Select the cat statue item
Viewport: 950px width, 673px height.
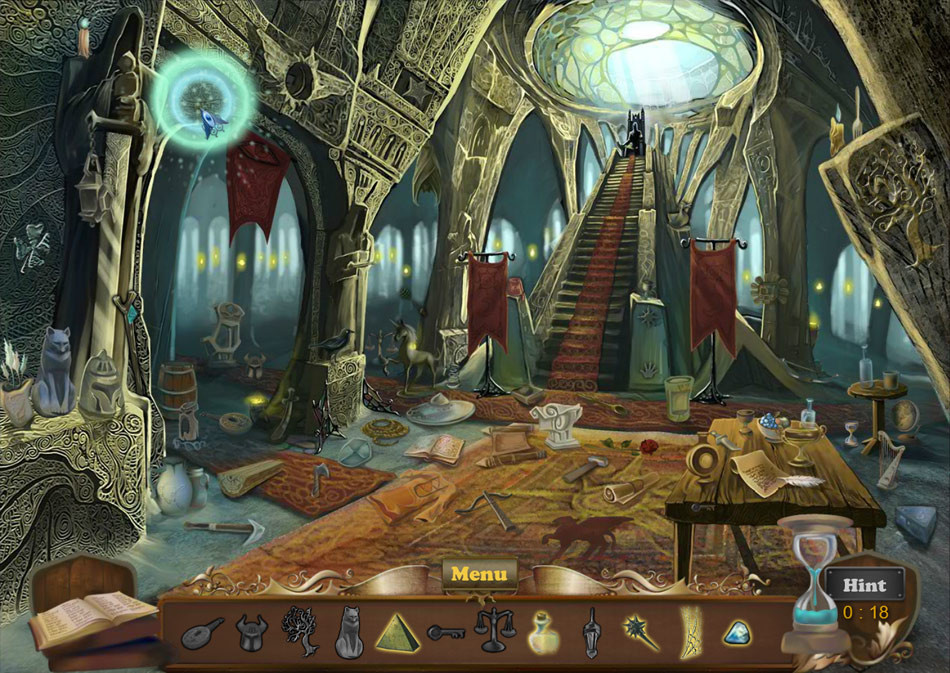[348, 632]
